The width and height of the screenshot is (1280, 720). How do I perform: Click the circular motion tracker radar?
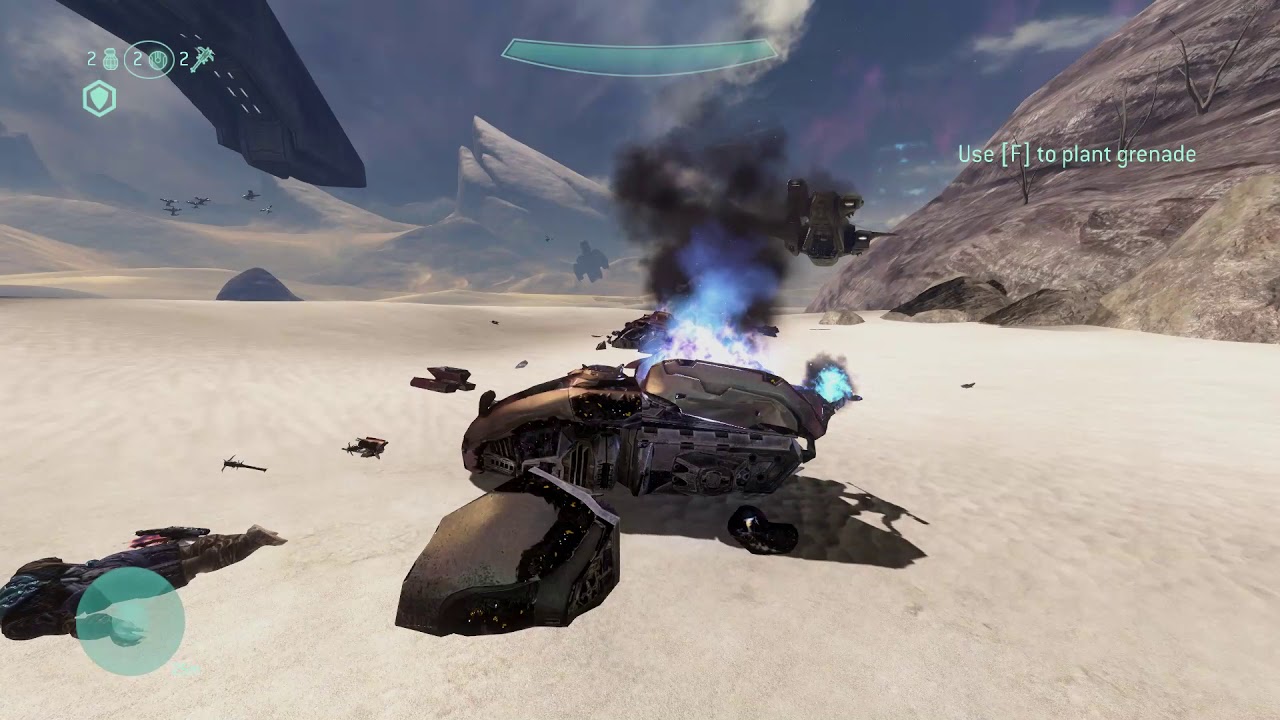[130, 621]
